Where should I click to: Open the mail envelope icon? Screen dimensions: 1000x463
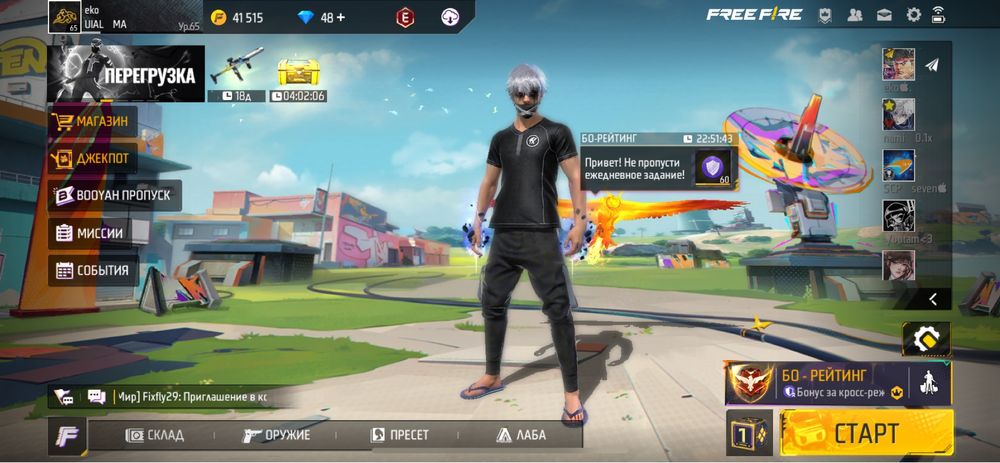click(884, 15)
